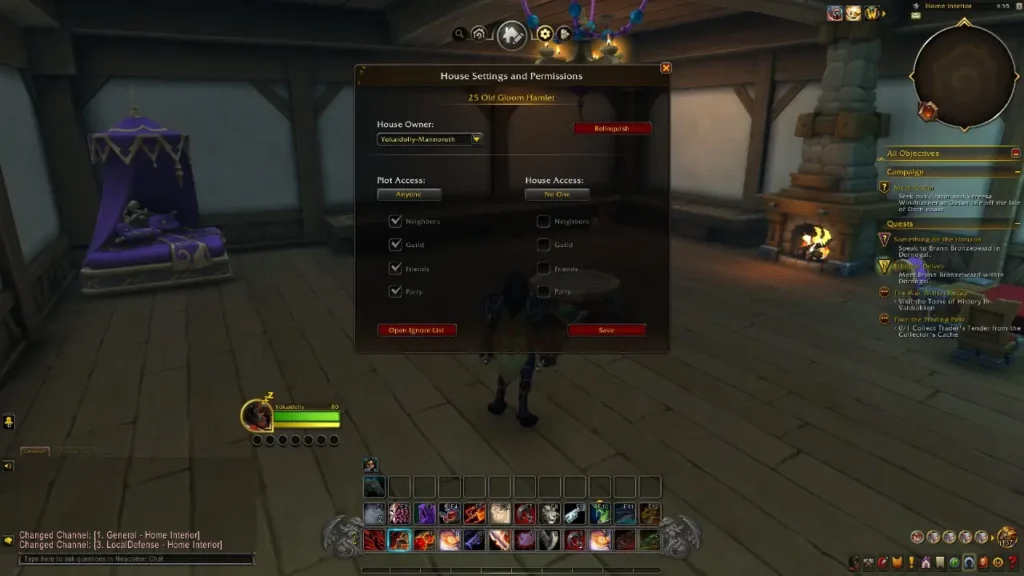
Task: Select the Plot Access 'Anyone' button
Action: tap(409, 194)
